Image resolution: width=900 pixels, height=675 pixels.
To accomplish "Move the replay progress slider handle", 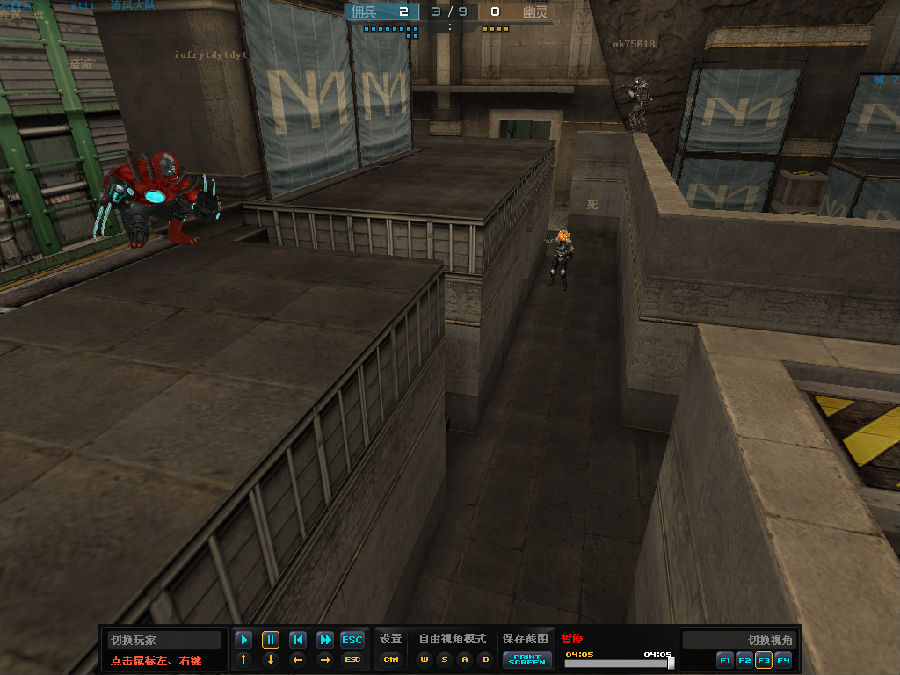I will (x=670, y=662).
